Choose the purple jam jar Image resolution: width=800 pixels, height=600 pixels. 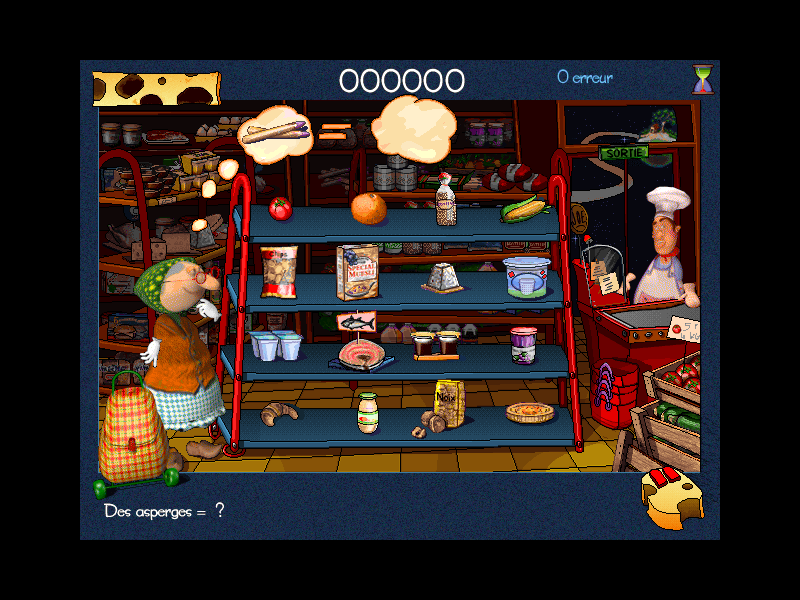coord(524,344)
